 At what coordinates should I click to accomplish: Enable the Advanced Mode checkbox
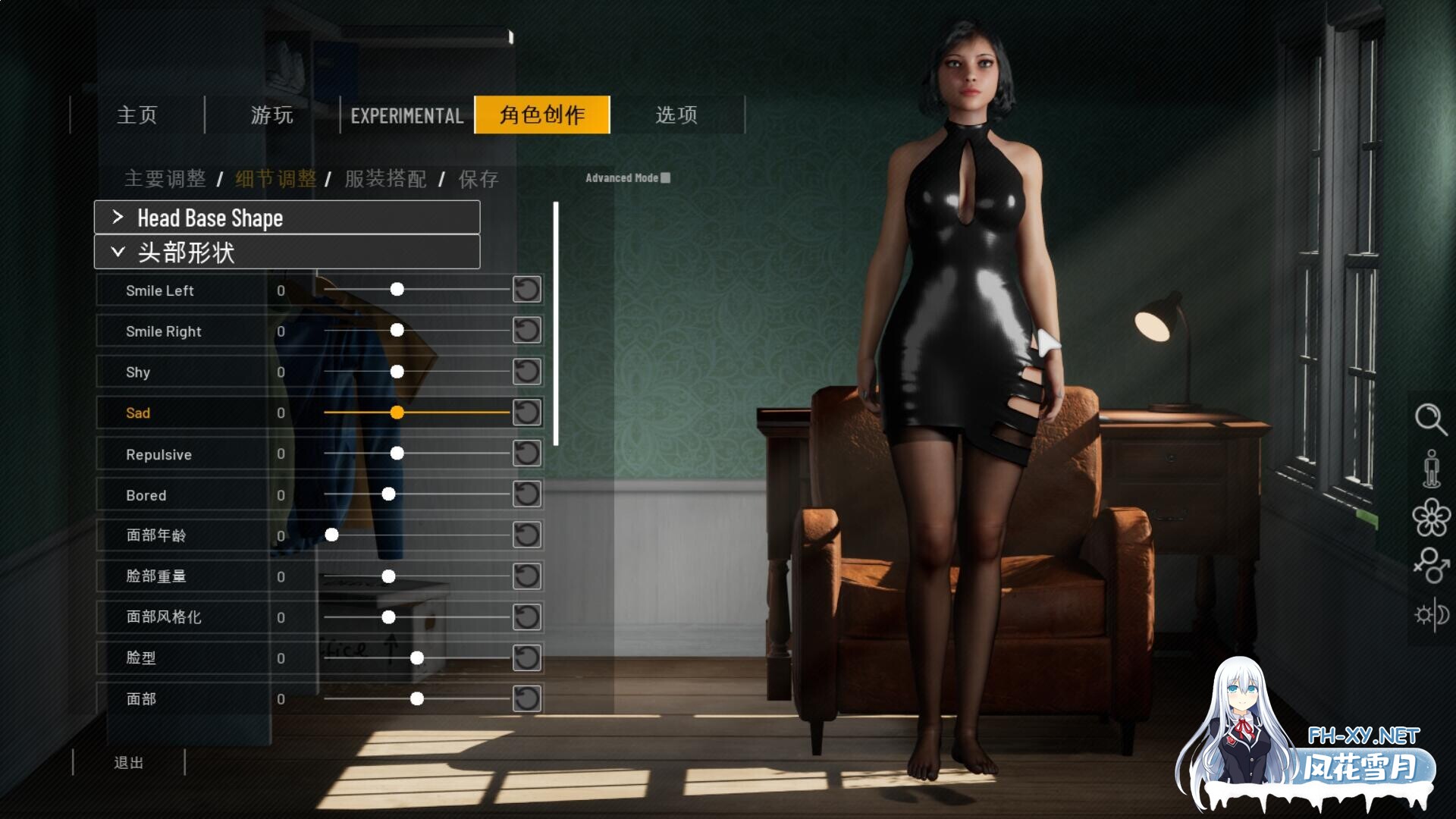click(x=665, y=177)
